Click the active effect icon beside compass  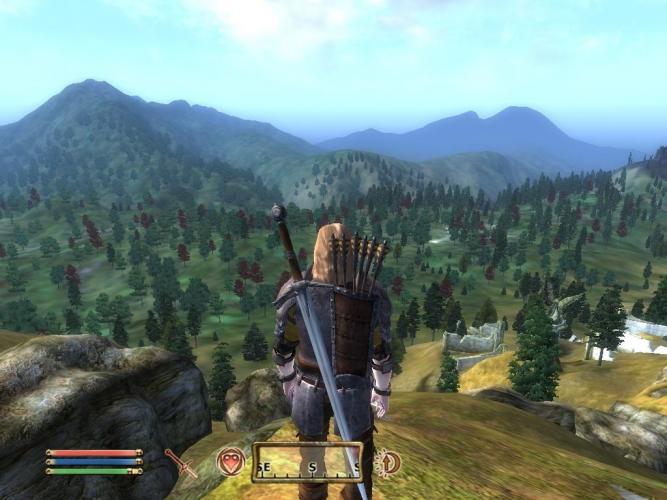tap(388, 462)
